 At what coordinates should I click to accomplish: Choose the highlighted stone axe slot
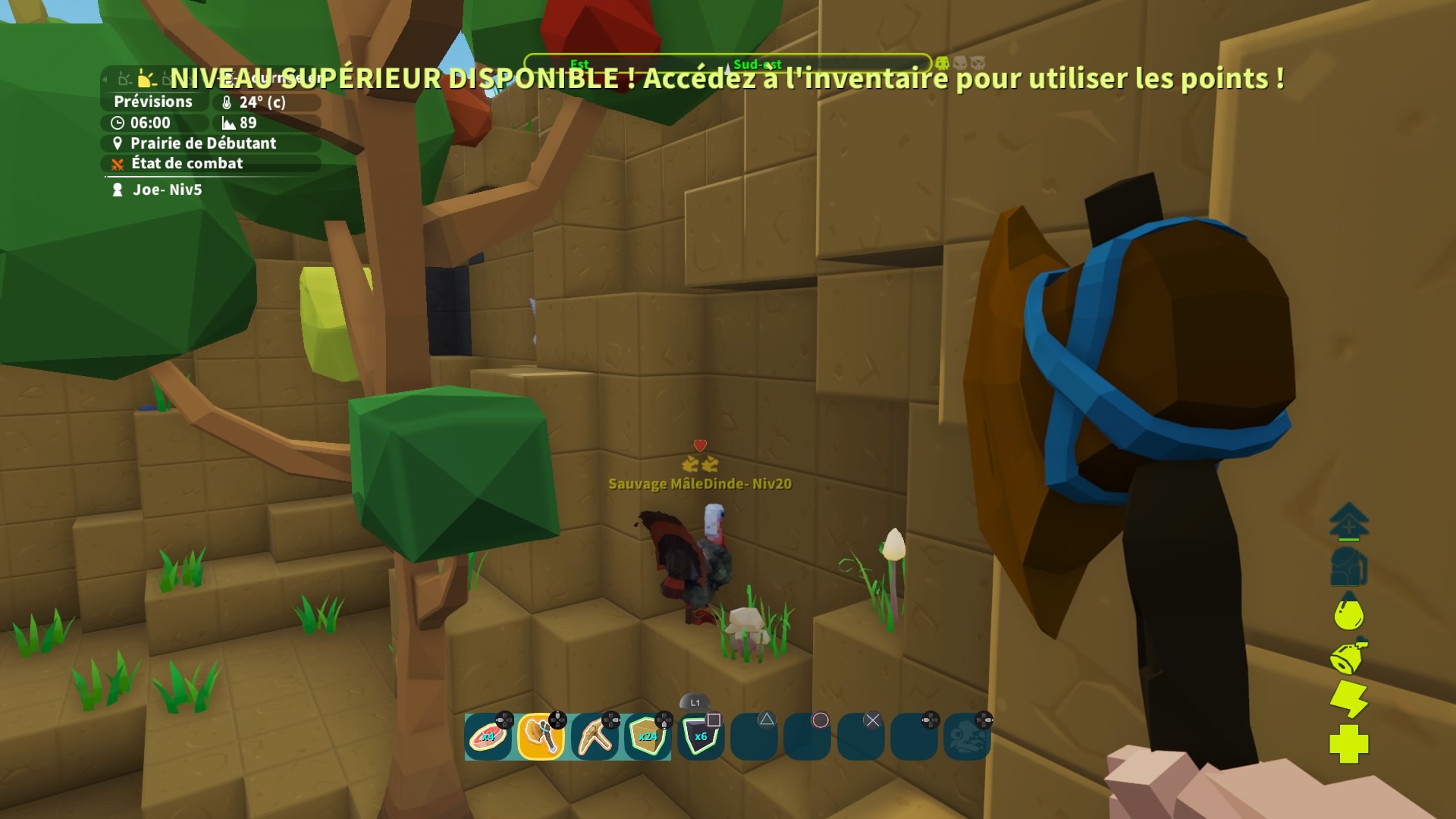pyautogui.click(x=541, y=736)
